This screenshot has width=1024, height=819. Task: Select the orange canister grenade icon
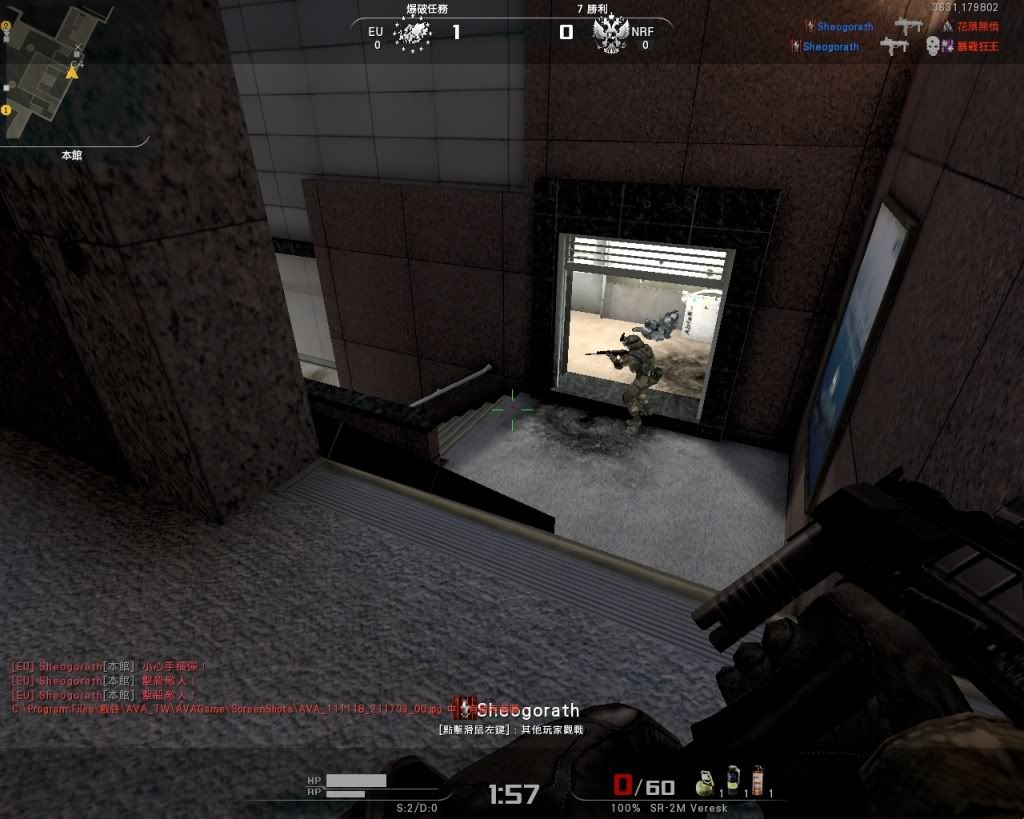point(757,778)
